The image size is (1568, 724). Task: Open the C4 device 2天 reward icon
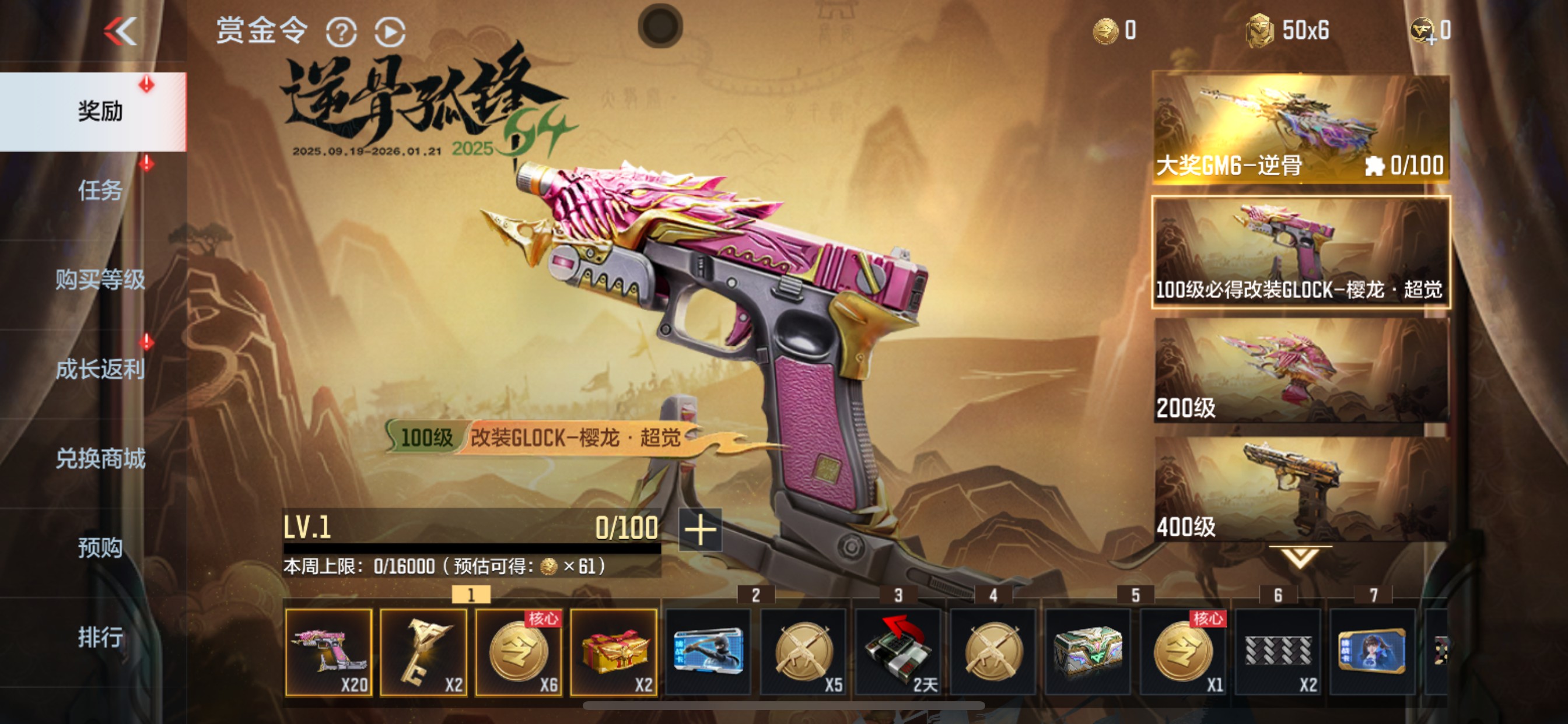898,652
